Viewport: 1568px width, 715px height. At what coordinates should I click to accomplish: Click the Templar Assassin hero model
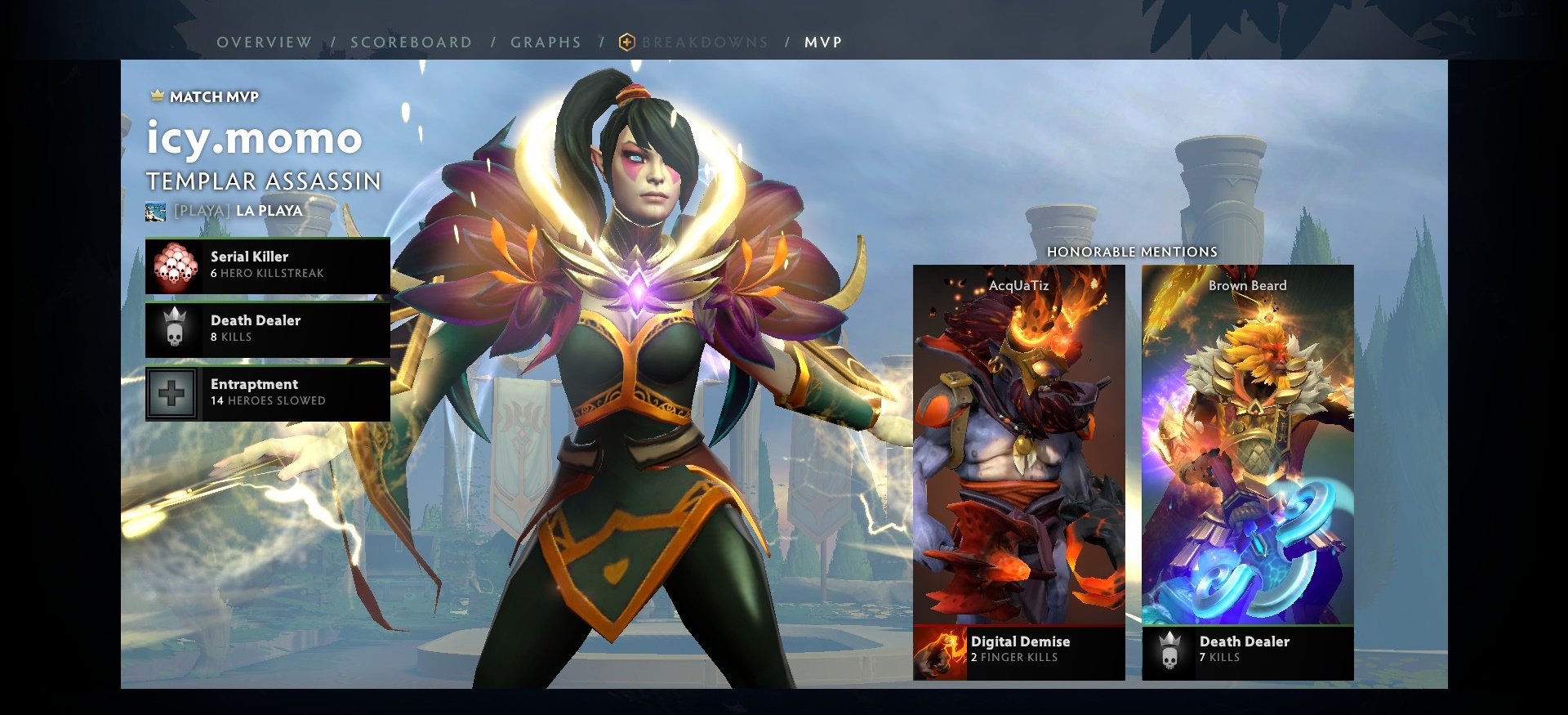pos(645,368)
